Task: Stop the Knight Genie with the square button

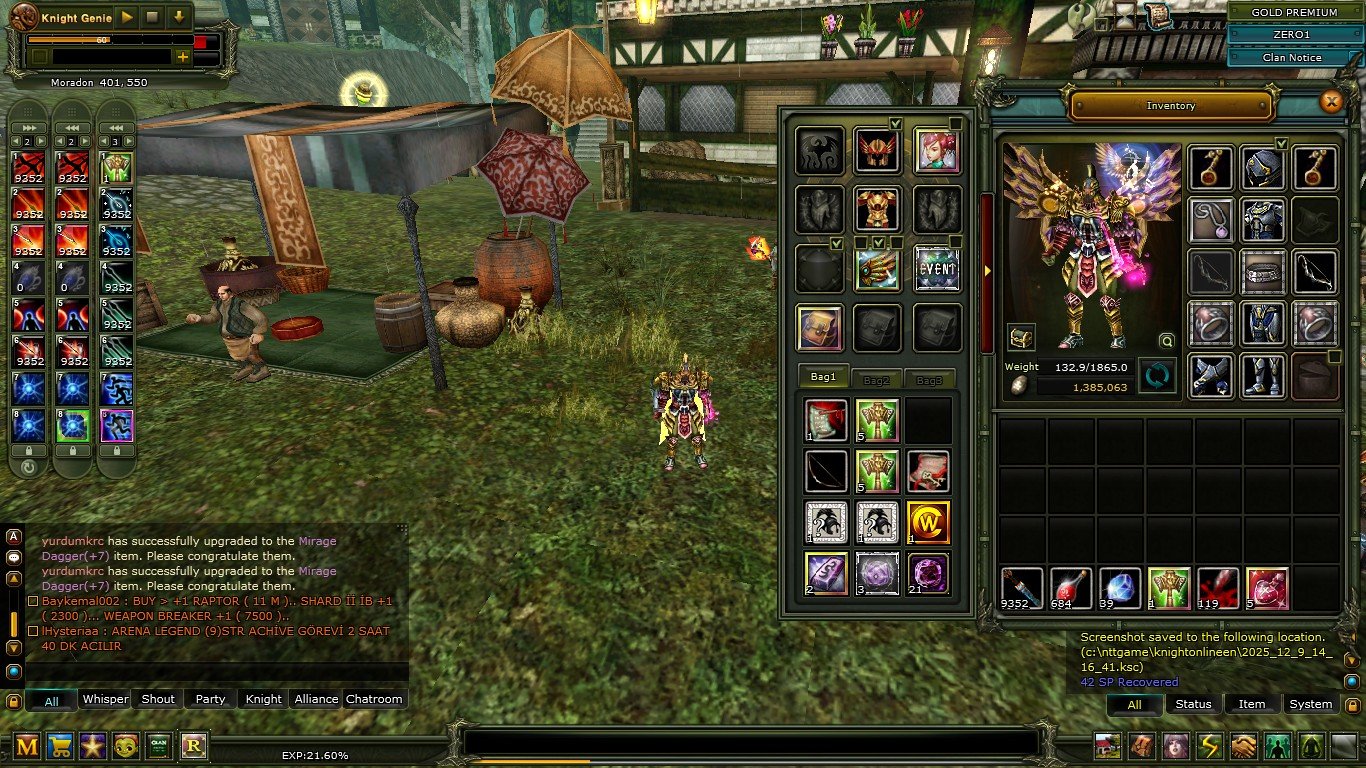Action: pos(153,17)
